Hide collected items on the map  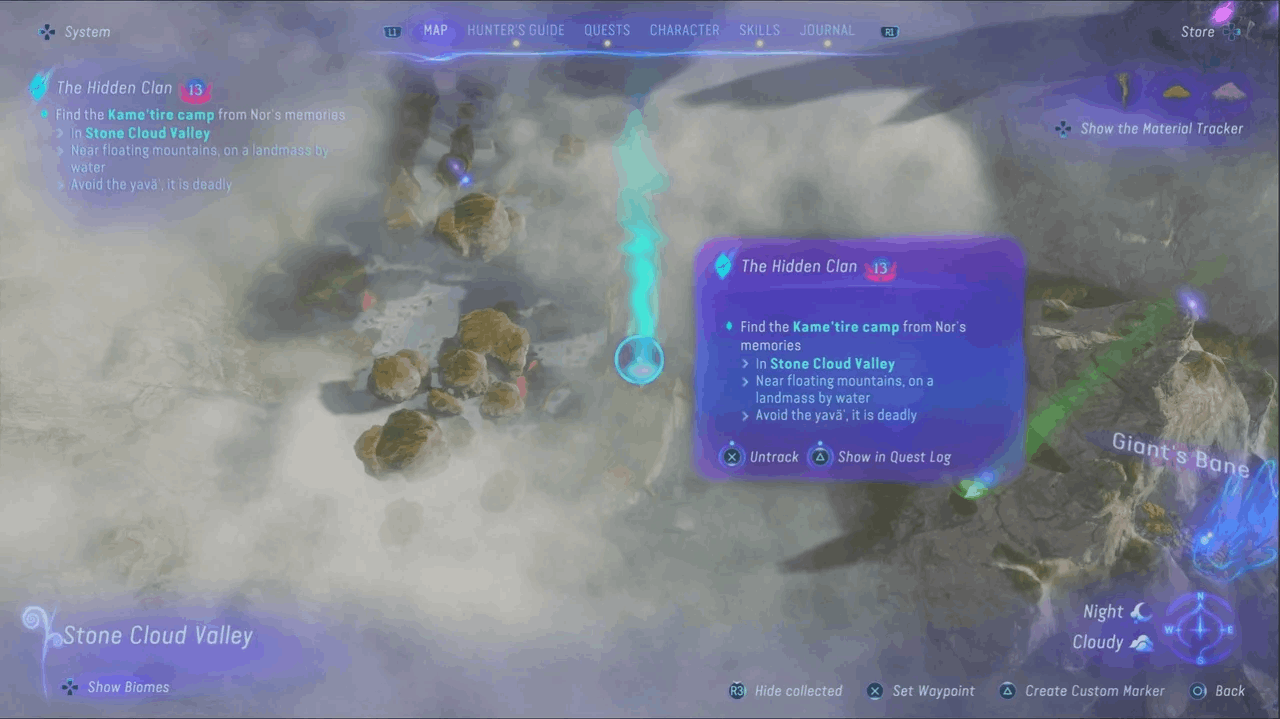[786, 691]
